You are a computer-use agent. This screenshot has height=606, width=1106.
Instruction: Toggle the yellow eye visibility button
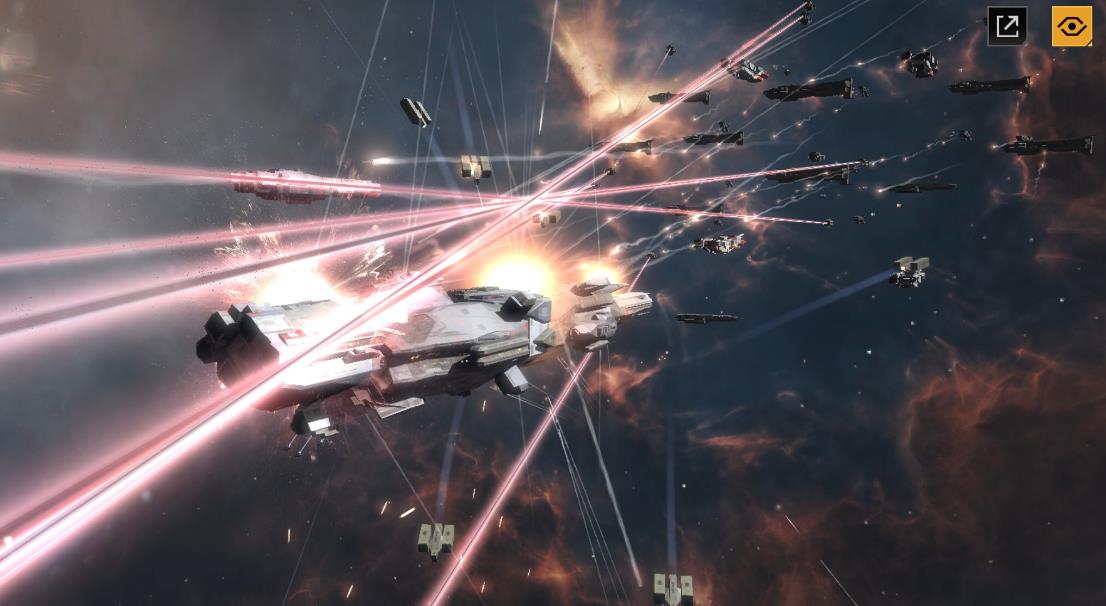[x=1071, y=27]
